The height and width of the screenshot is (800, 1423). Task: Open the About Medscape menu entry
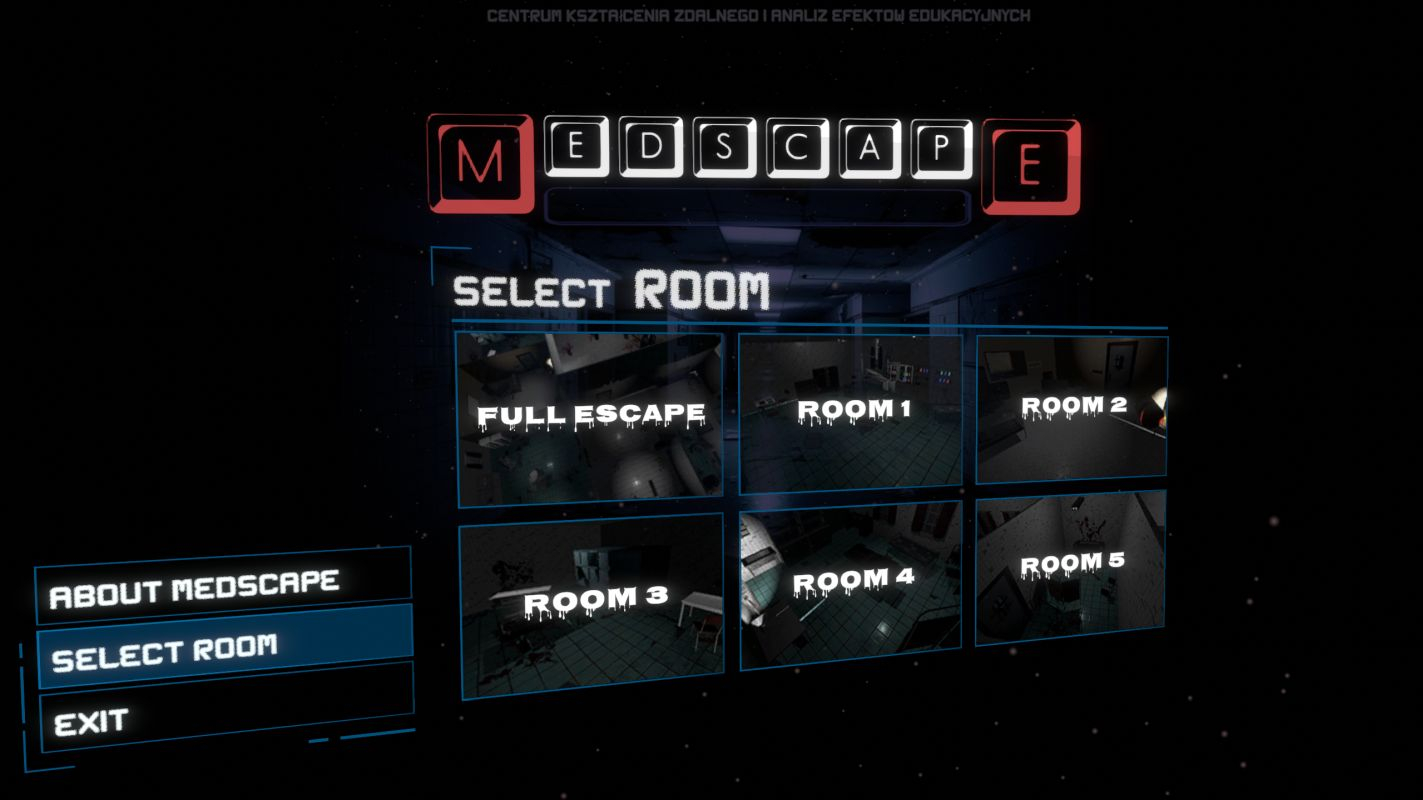point(223,588)
